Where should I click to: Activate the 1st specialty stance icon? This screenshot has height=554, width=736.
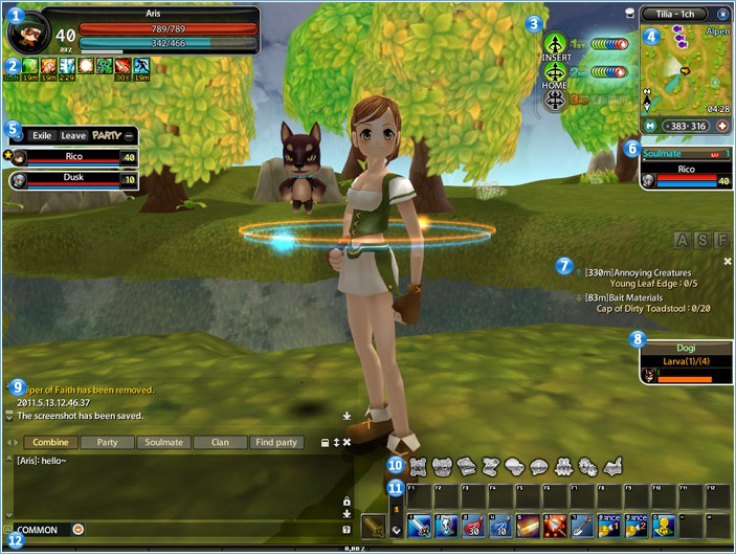tap(555, 43)
